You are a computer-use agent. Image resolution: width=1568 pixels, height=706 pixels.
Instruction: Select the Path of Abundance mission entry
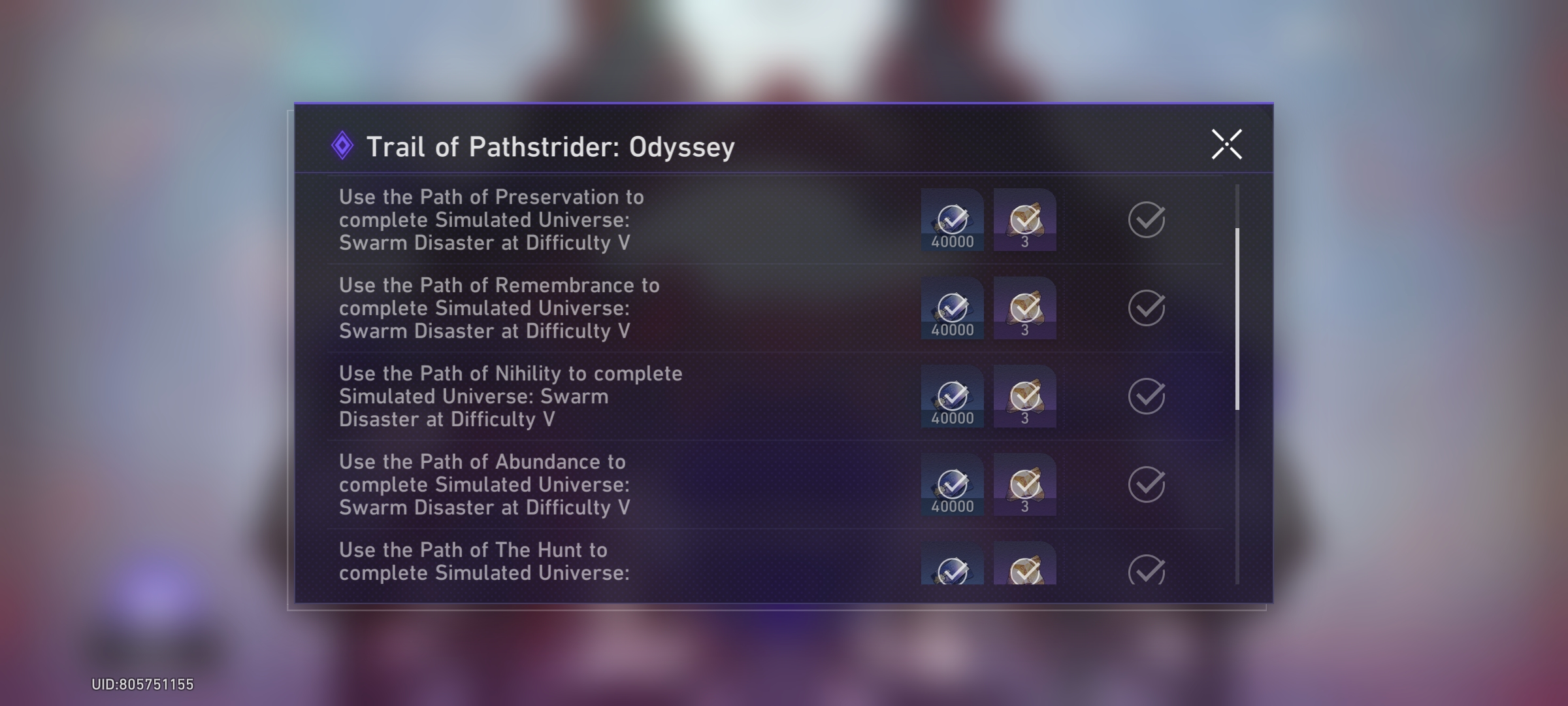pos(588,484)
